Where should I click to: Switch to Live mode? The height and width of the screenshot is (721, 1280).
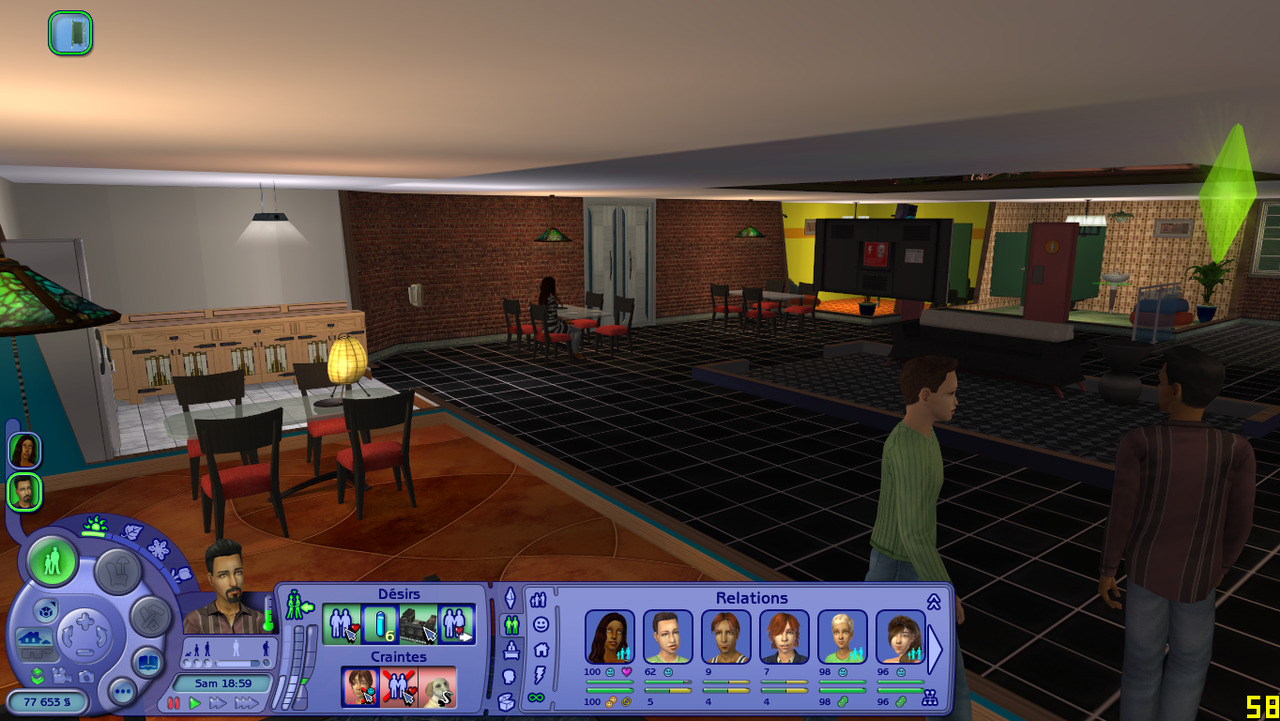tap(53, 562)
